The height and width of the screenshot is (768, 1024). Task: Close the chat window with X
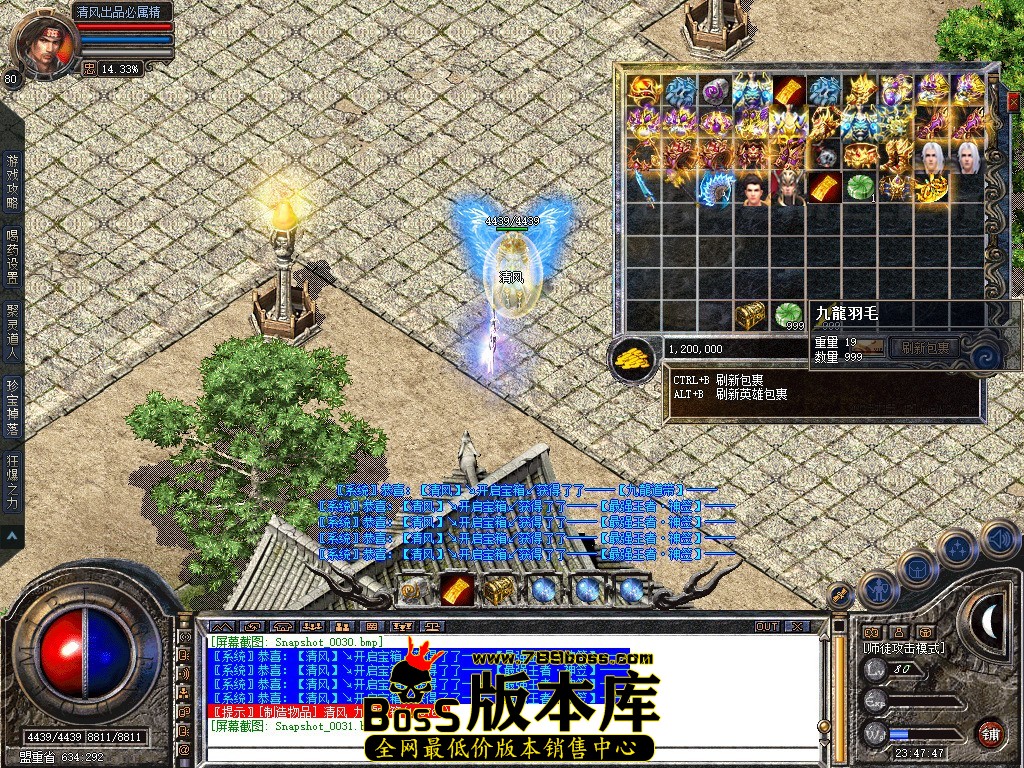[797, 626]
